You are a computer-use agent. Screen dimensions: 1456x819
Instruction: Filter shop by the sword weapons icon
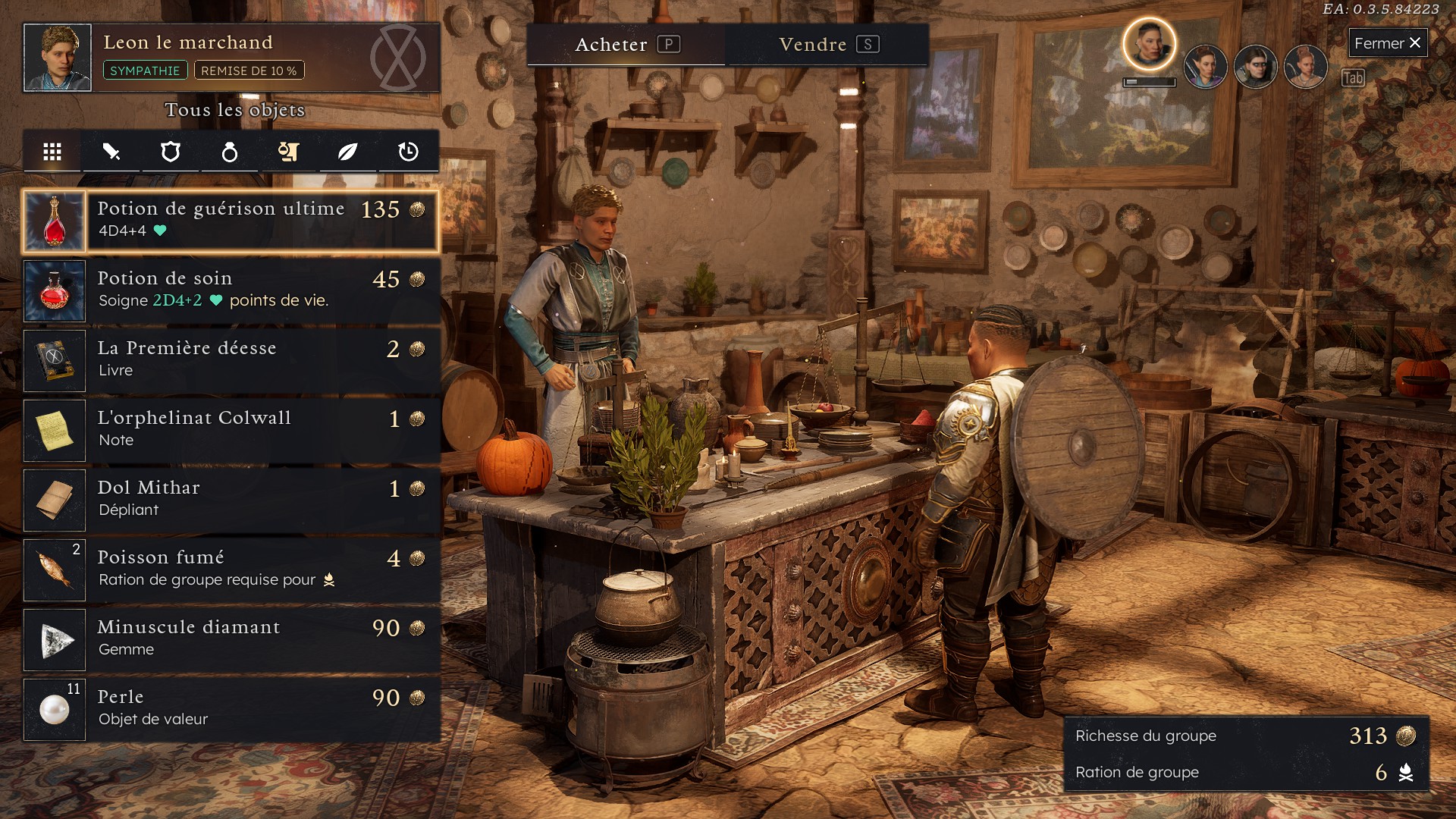click(111, 152)
